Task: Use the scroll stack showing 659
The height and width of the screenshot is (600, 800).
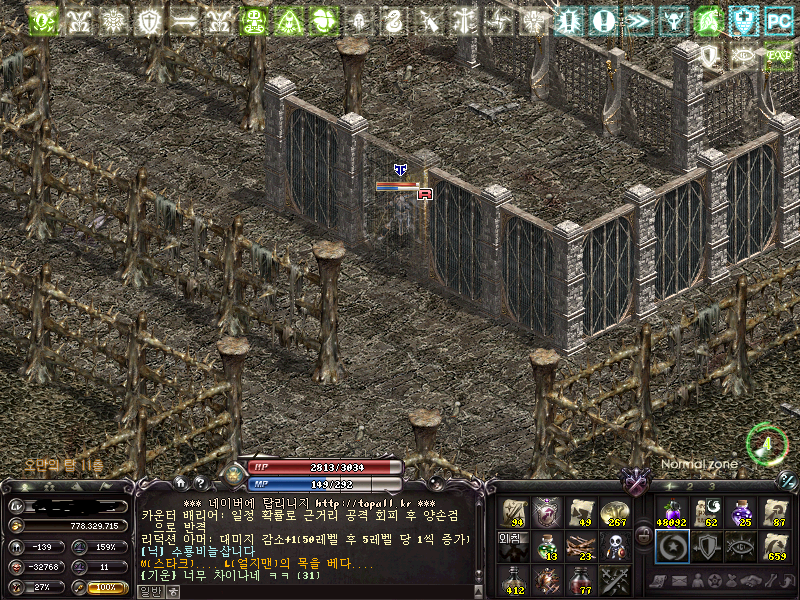Action: click(774, 546)
